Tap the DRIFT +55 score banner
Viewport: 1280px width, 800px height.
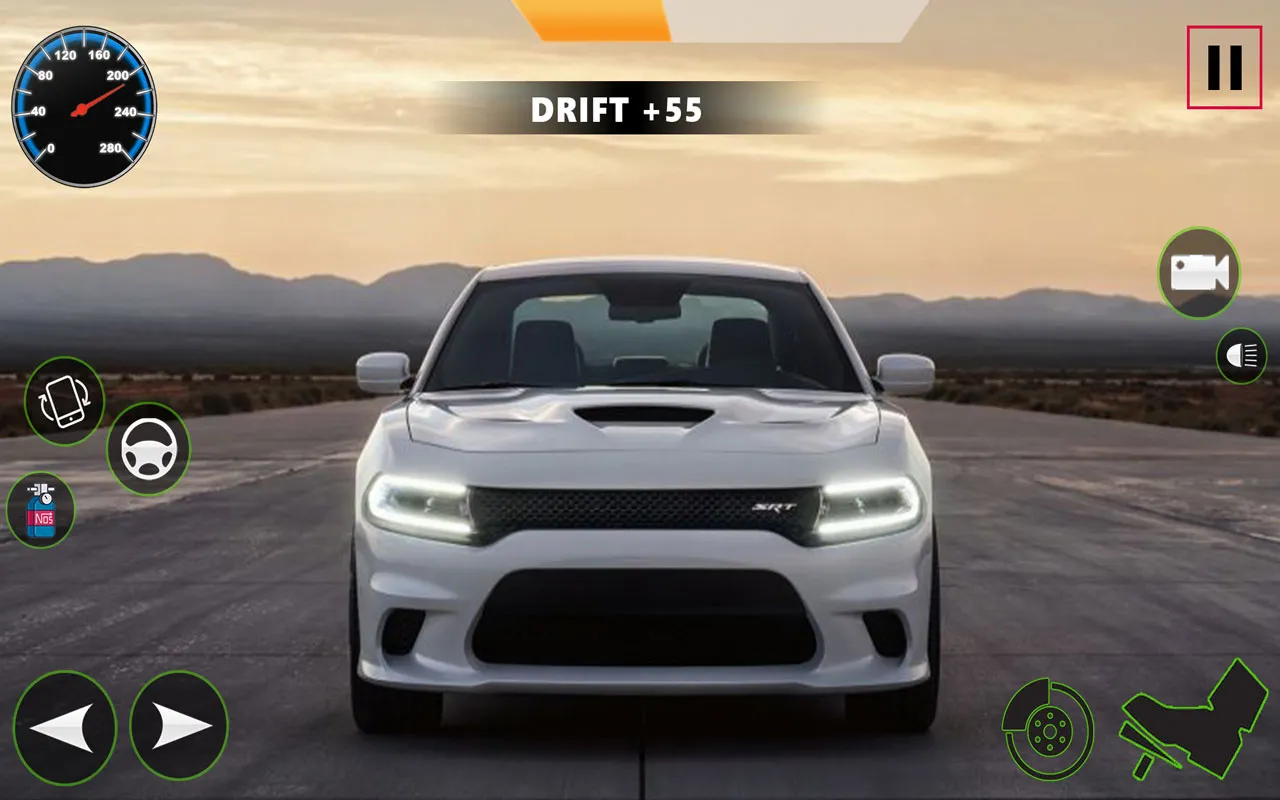click(x=616, y=111)
